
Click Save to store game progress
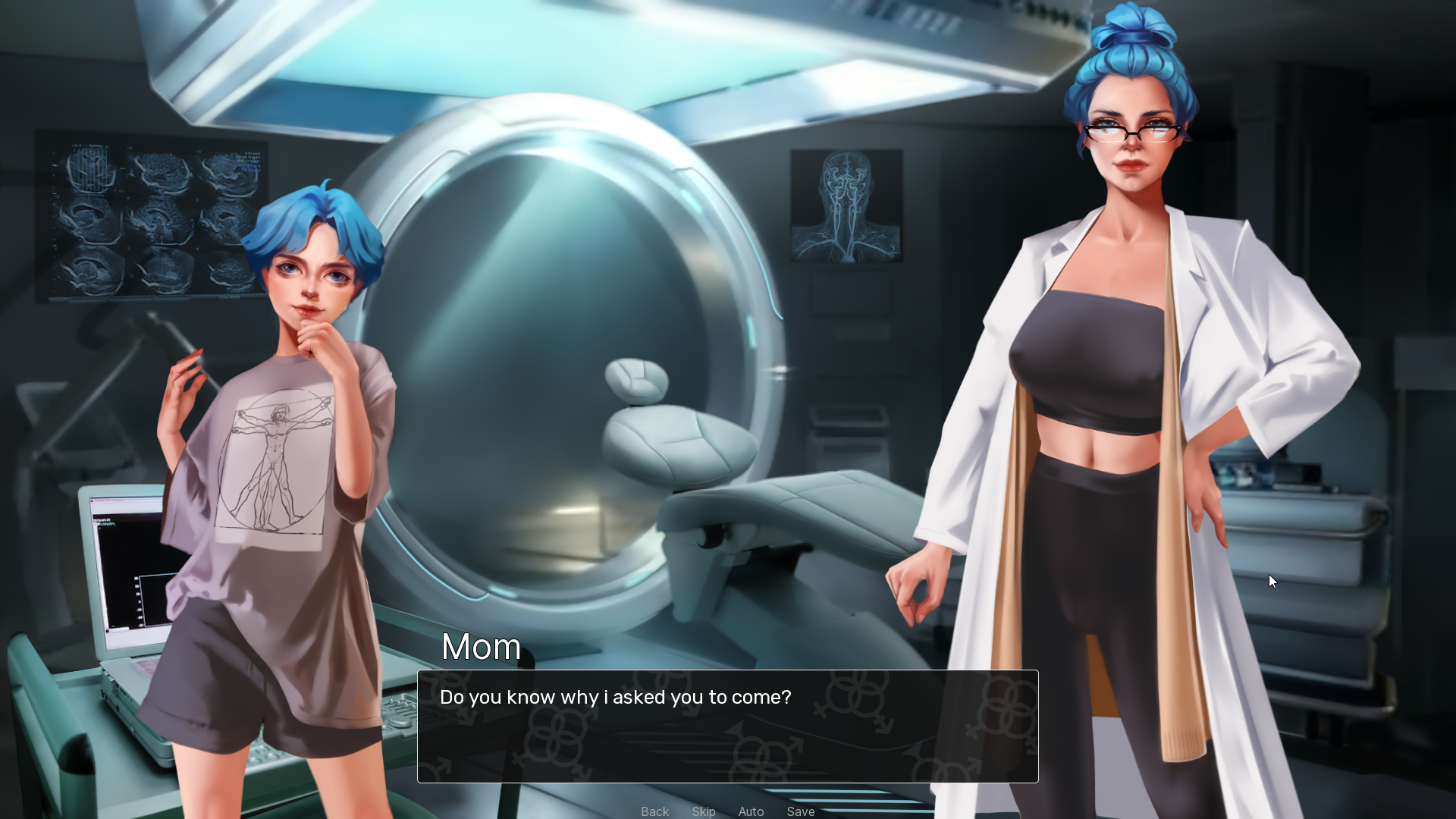tap(801, 811)
